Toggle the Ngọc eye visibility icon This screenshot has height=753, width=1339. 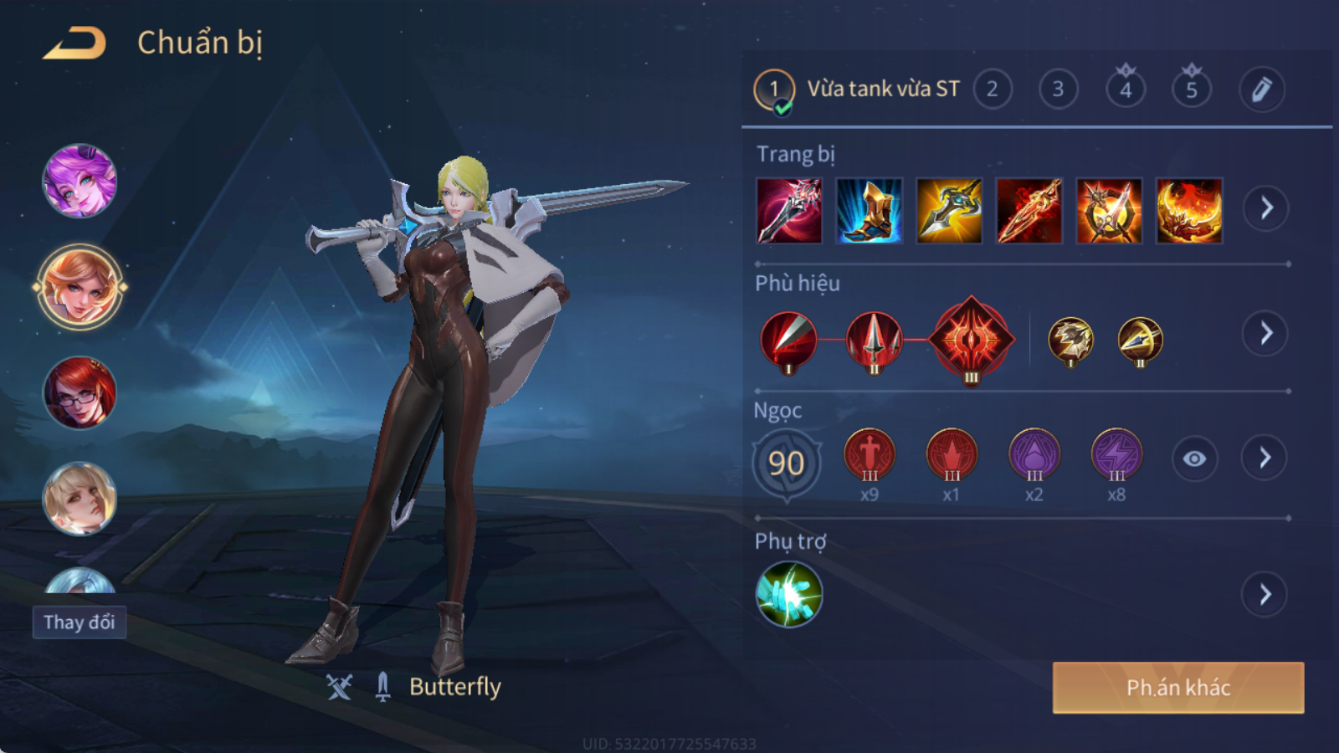click(1194, 459)
